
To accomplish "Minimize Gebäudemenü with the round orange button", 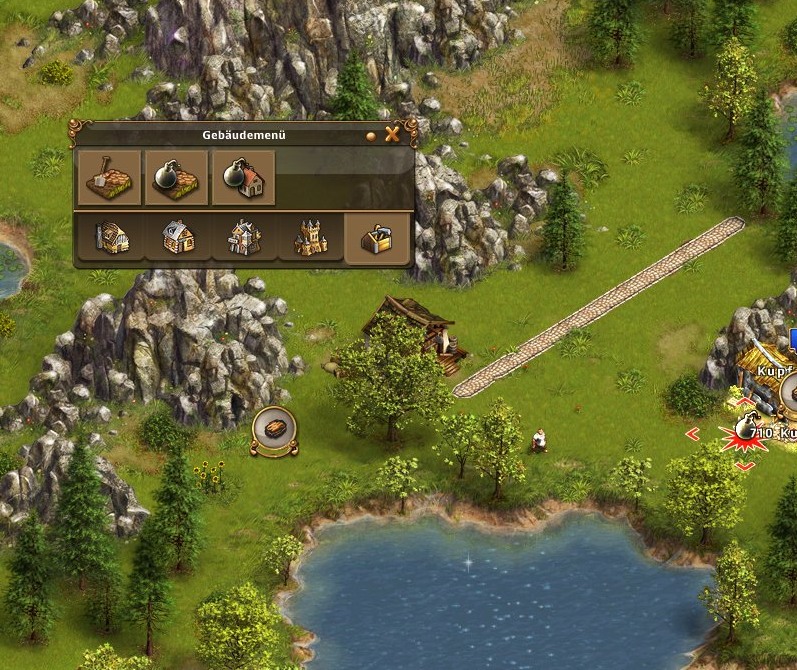I will (x=372, y=135).
